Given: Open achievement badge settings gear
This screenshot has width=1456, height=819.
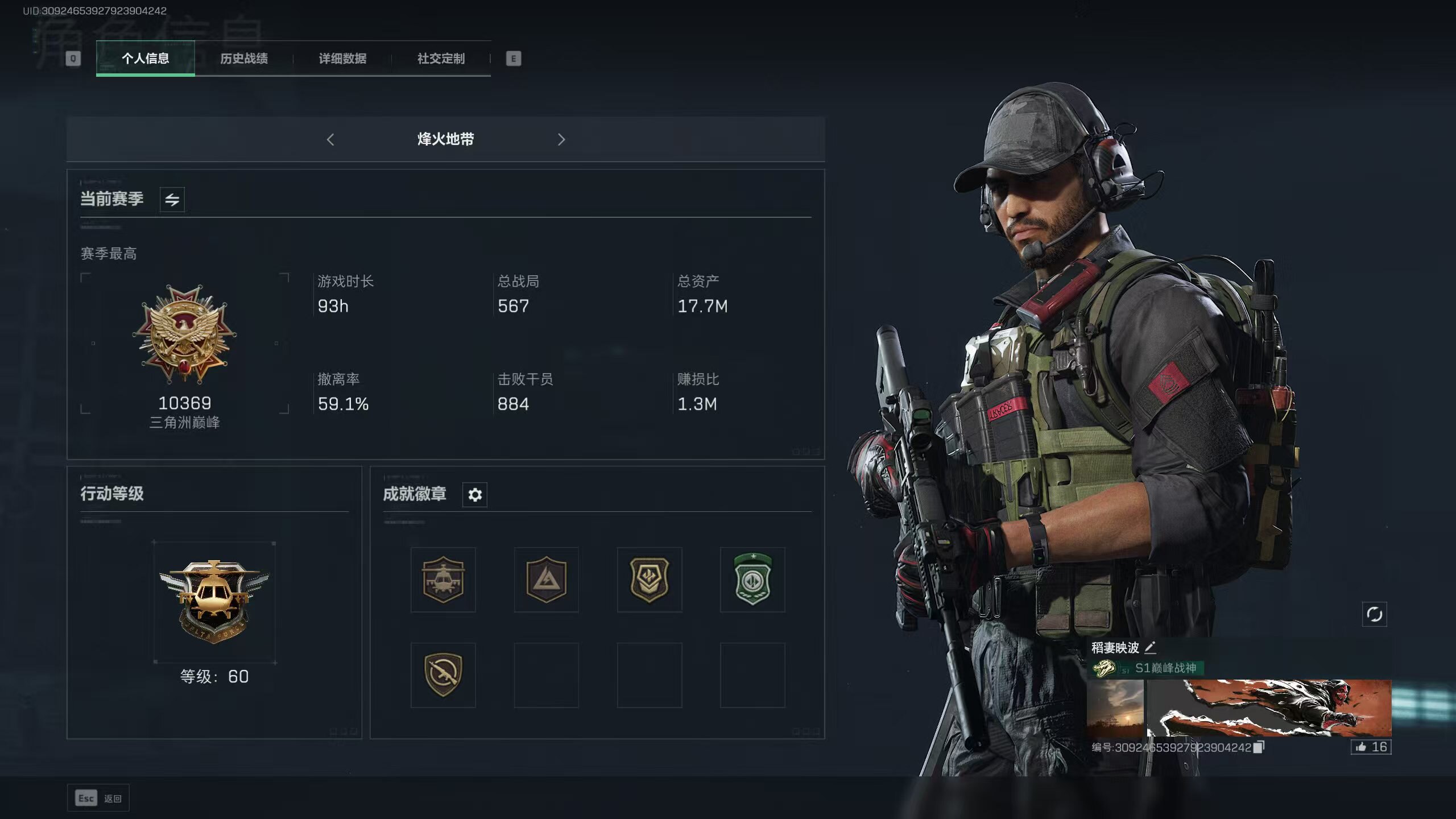Looking at the screenshot, I should (x=475, y=495).
